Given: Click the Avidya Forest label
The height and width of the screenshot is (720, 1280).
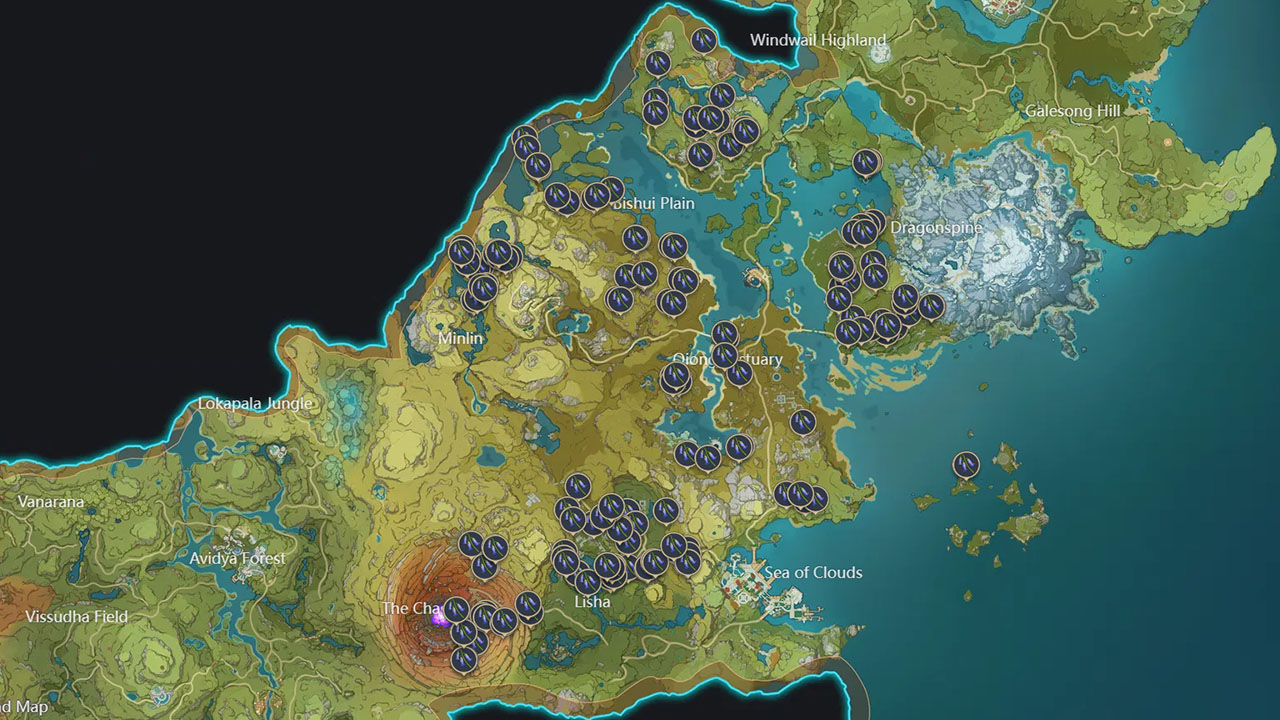Looking at the screenshot, I should 237,559.
